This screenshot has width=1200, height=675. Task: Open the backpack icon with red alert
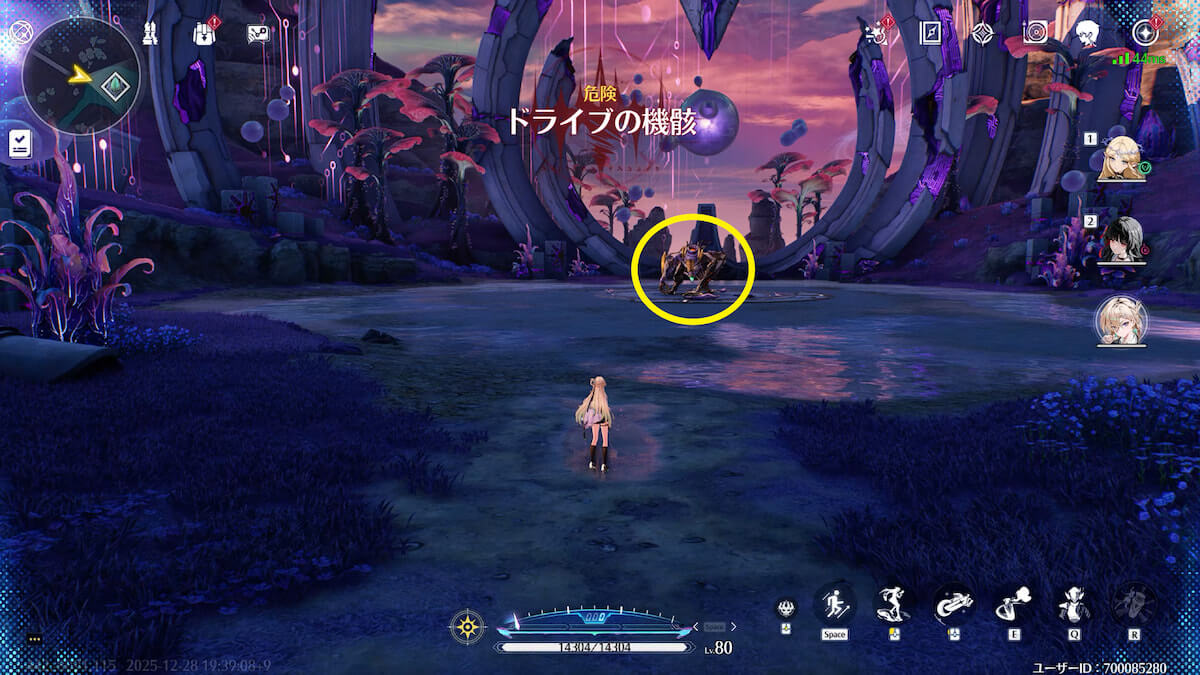[205, 33]
